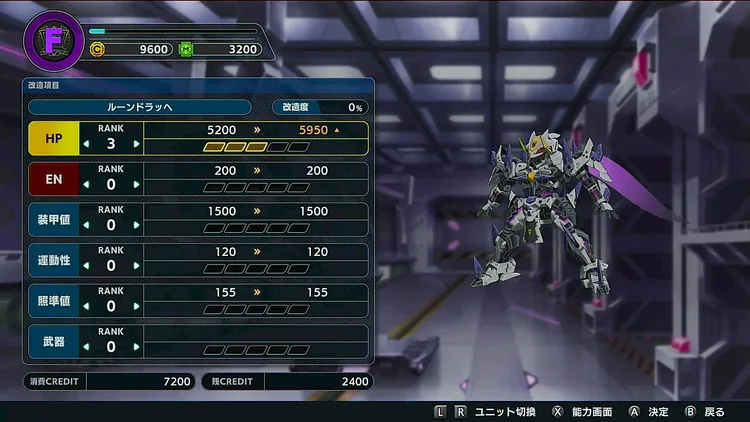Screen dimensions: 750x422
Task: Increase HP rank with right arrow
Action: pyautogui.click(x=136, y=144)
